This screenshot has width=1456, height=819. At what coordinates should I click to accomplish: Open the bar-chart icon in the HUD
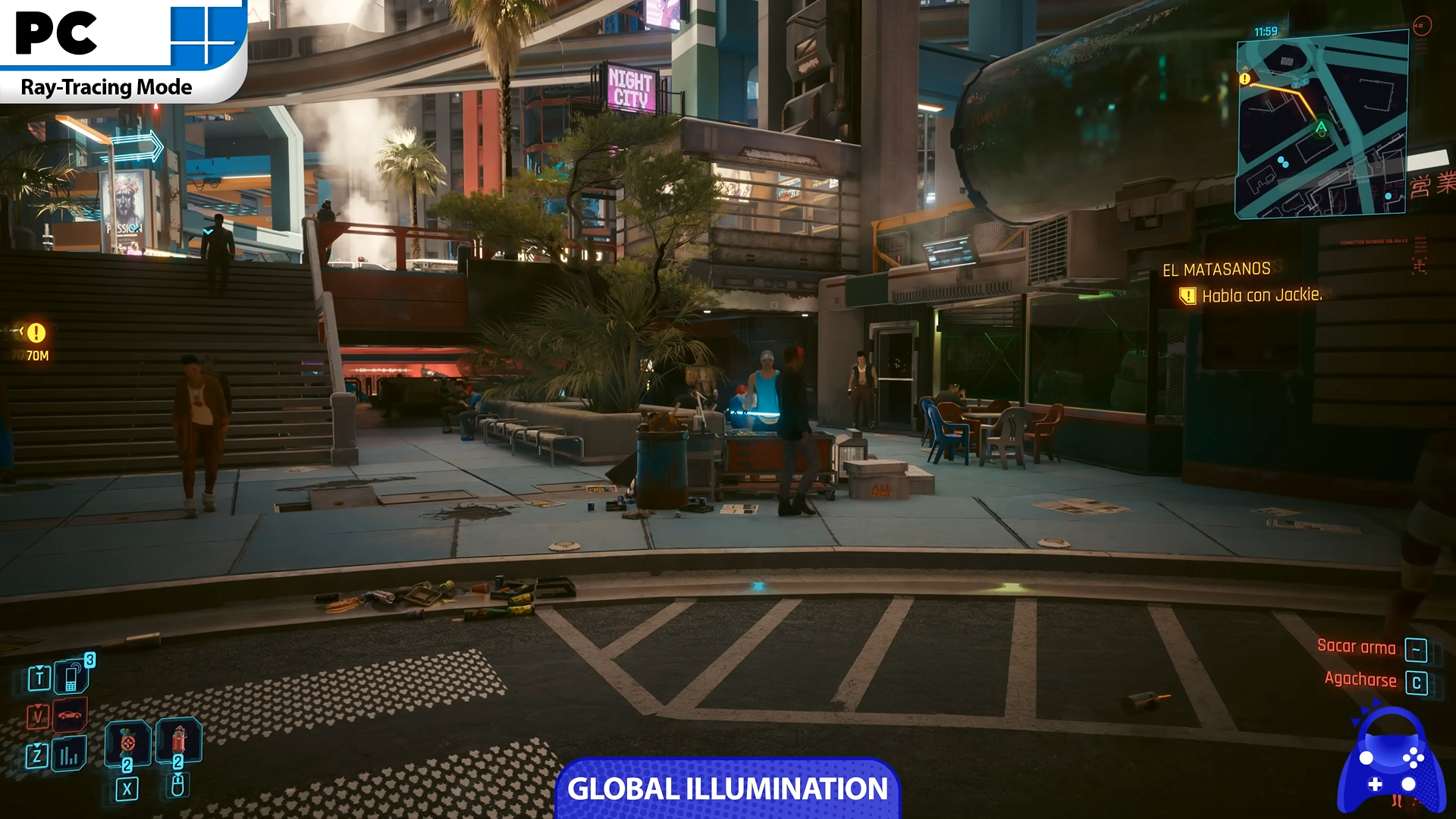[69, 755]
